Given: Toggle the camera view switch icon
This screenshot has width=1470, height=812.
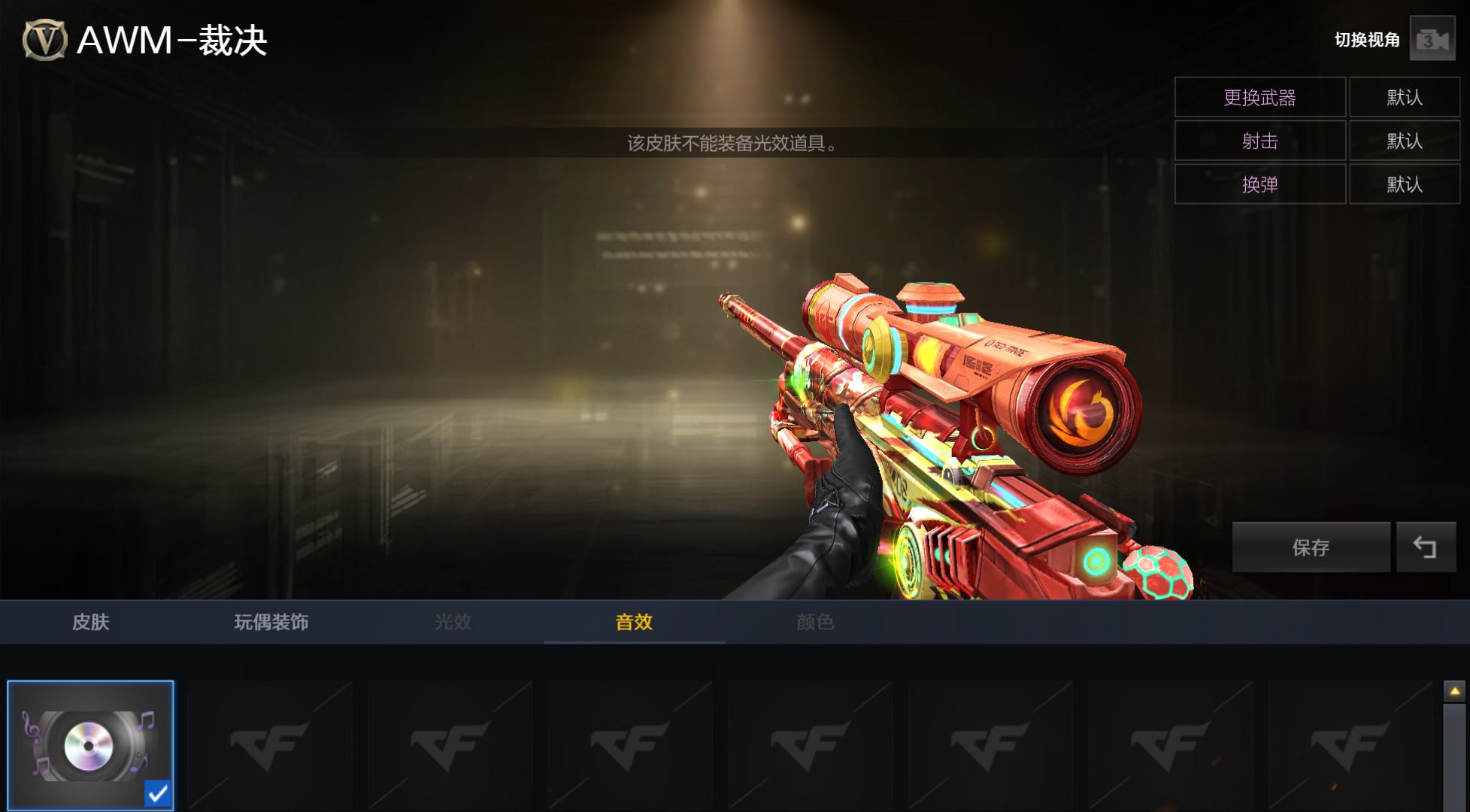Looking at the screenshot, I should pyautogui.click(x=1432, y=40).
